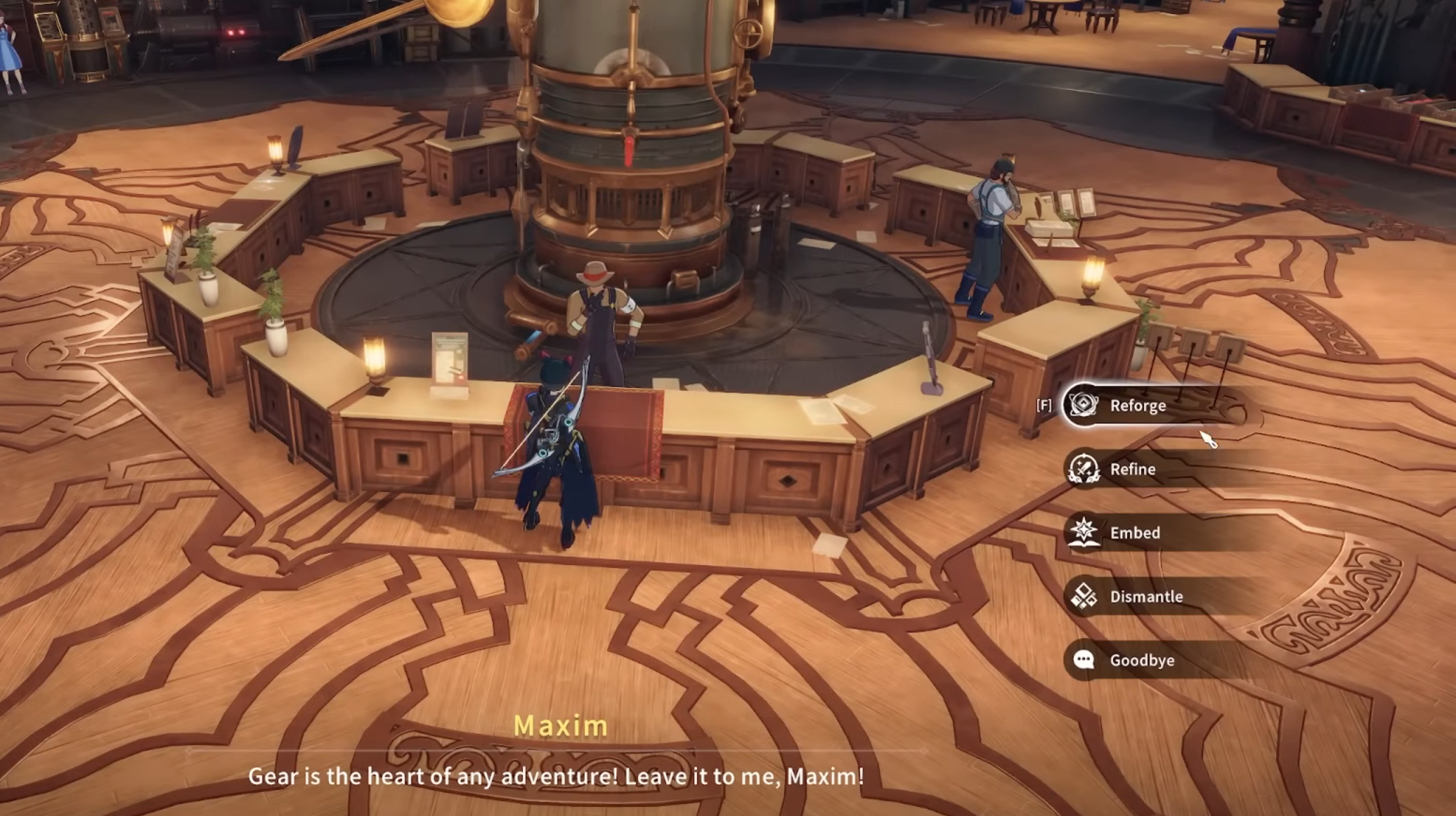Choose the Reforge dialogue option
This screenshot has width=1456, height=816.
1137,406
